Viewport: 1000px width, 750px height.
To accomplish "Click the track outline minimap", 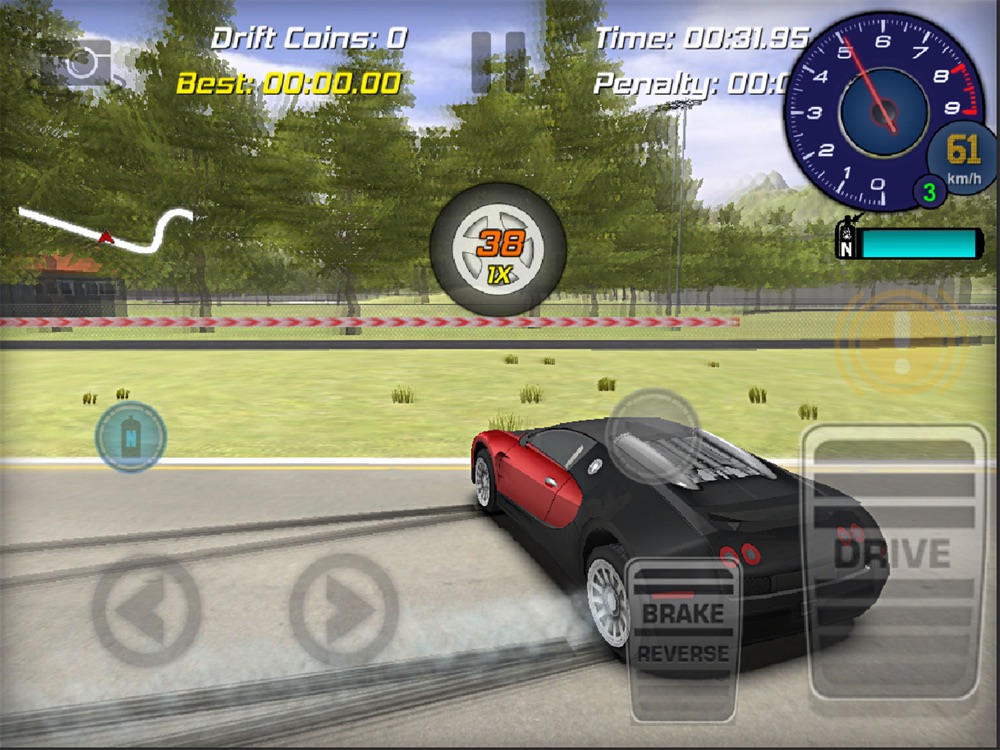I will tap(107, 228).
